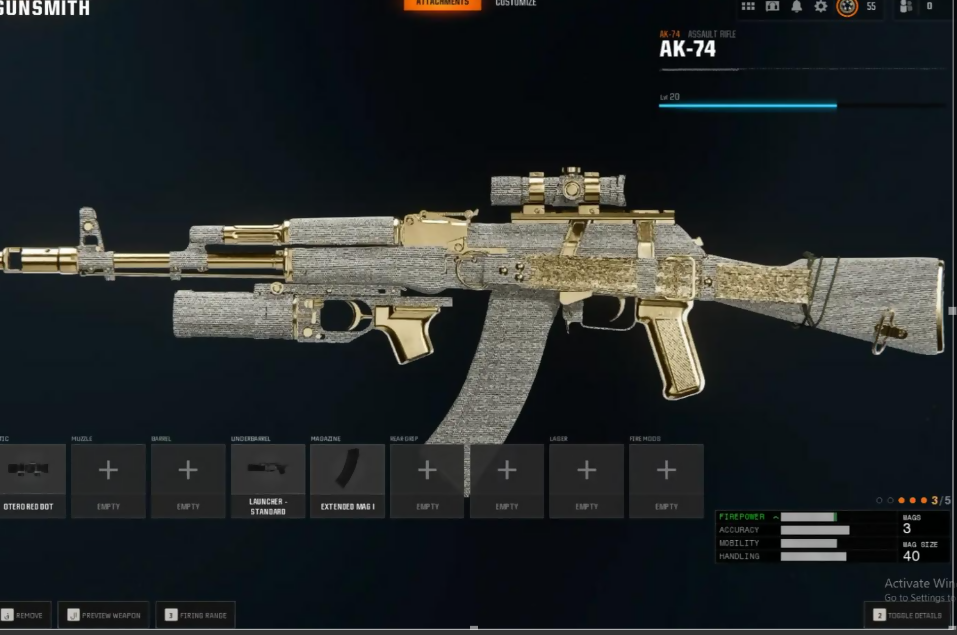Switch to the Attachments tab

[x=442, y=4]
